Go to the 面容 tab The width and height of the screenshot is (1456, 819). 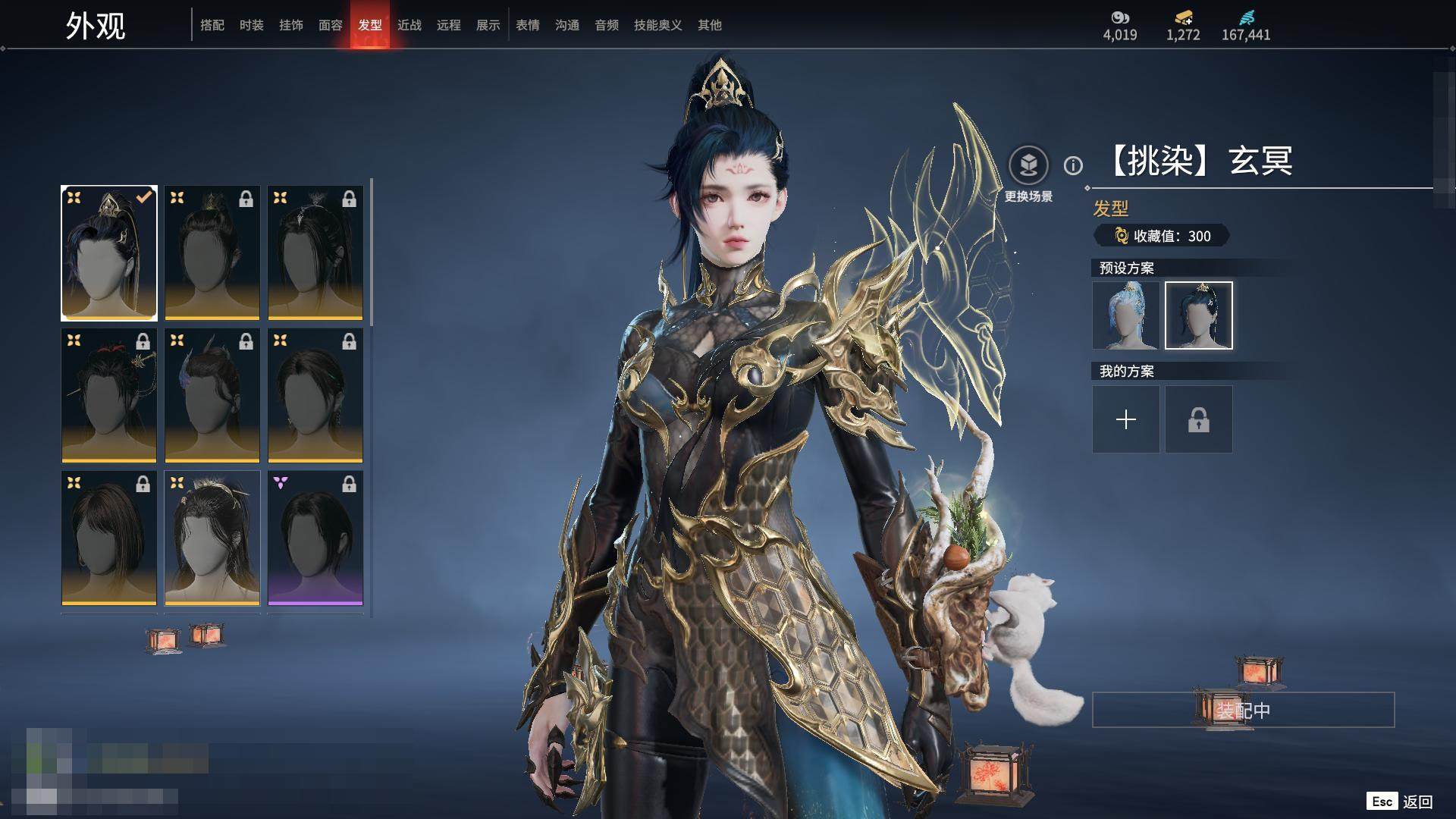(x=331, y=25)
